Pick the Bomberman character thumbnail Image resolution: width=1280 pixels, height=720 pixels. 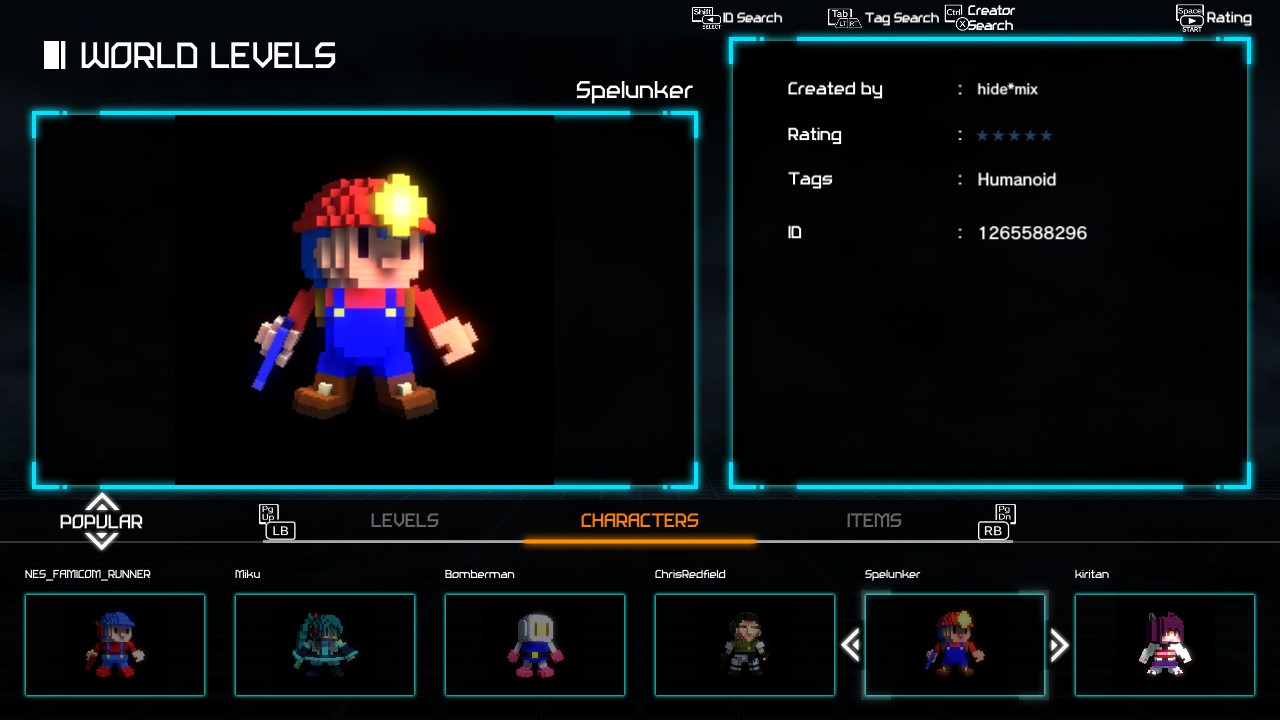coord(535,645)
